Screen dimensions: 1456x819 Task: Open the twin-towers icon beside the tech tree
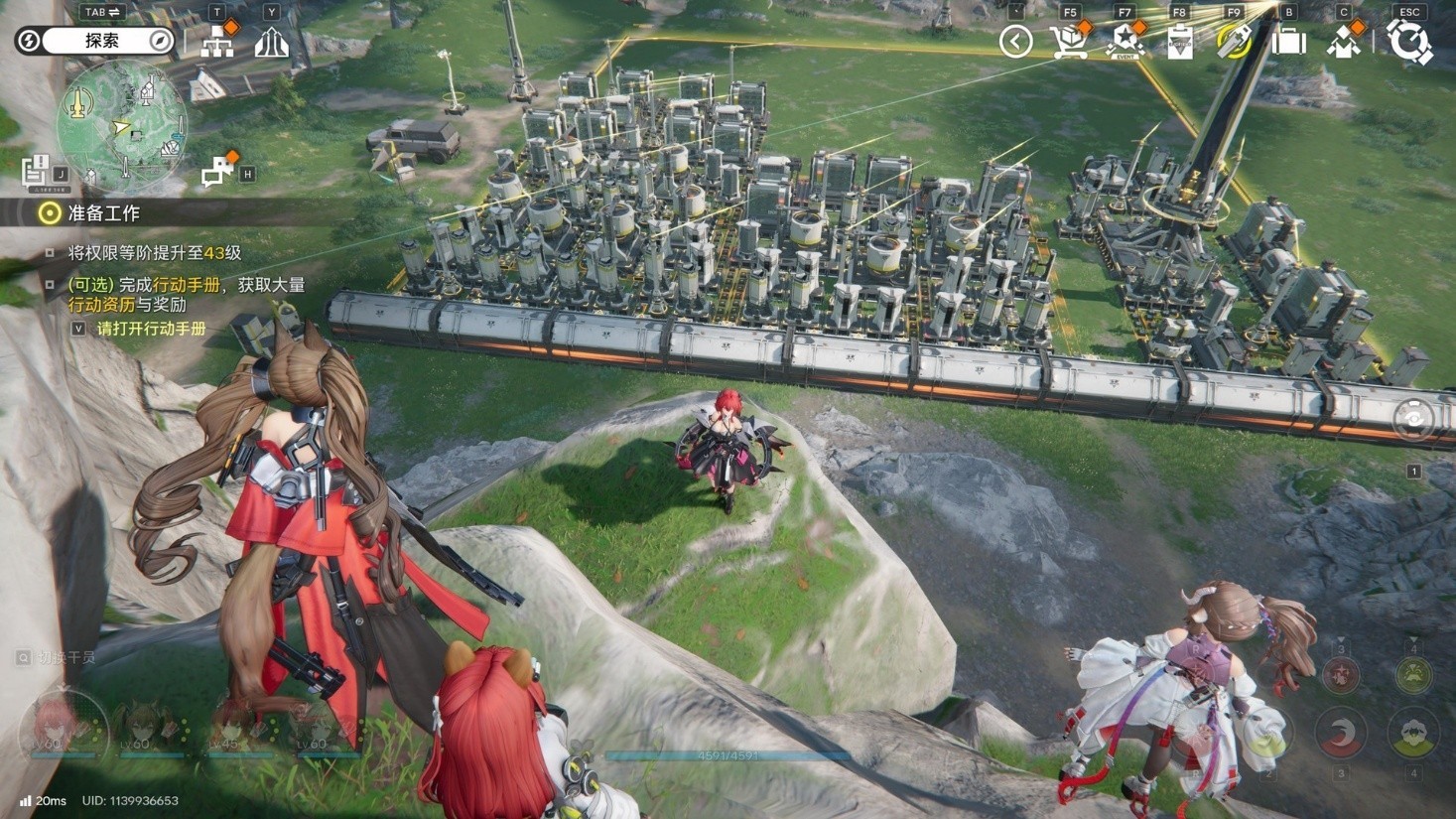point(271,43)
